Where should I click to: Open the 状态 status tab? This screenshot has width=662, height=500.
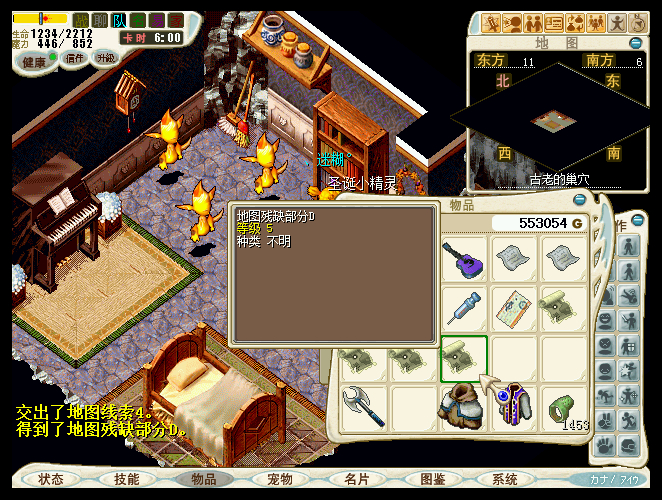pos(51,480)
